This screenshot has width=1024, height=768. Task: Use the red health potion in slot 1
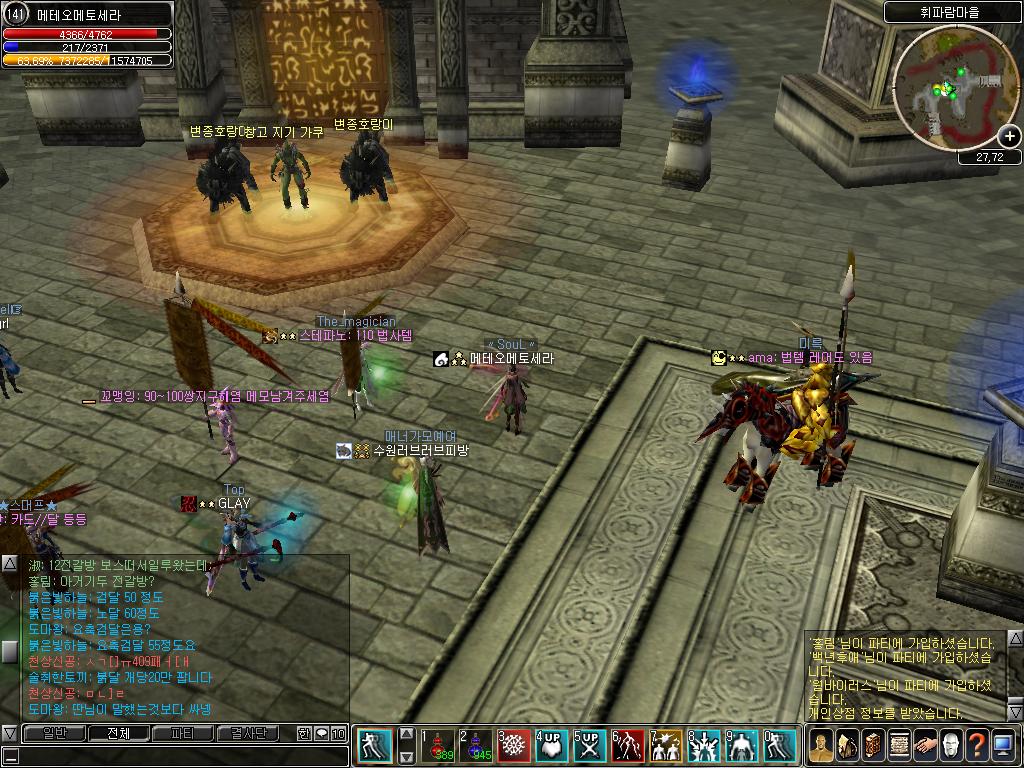point(436,746)
